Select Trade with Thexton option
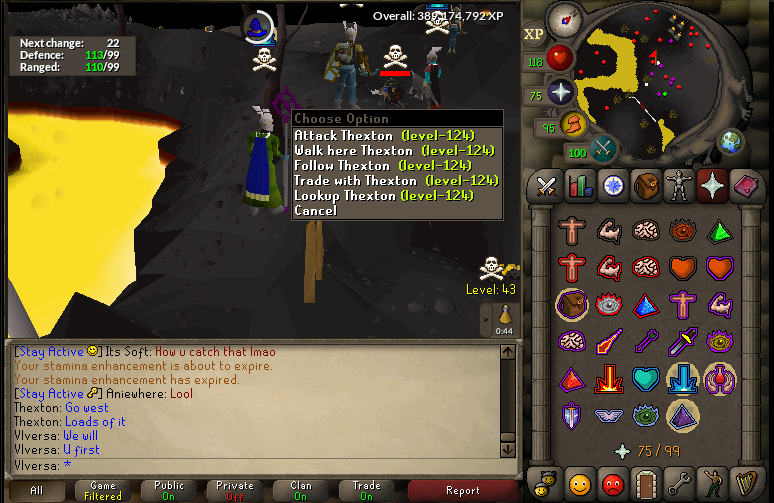774x503 pixels. click(394, 181)
